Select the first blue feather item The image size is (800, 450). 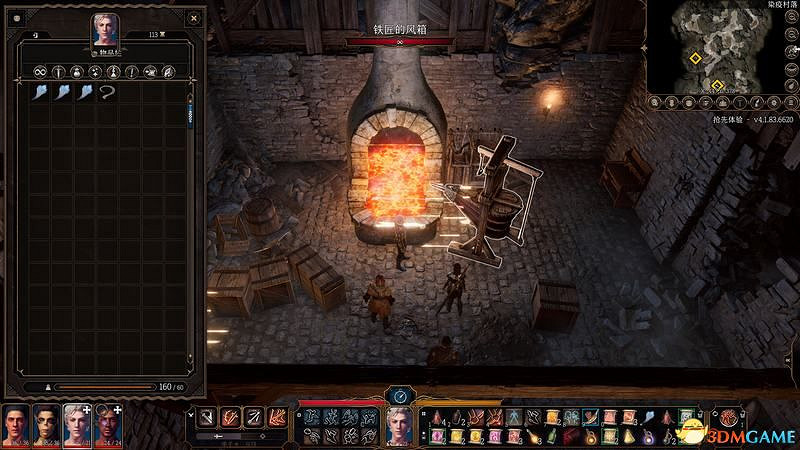point(40,92)
